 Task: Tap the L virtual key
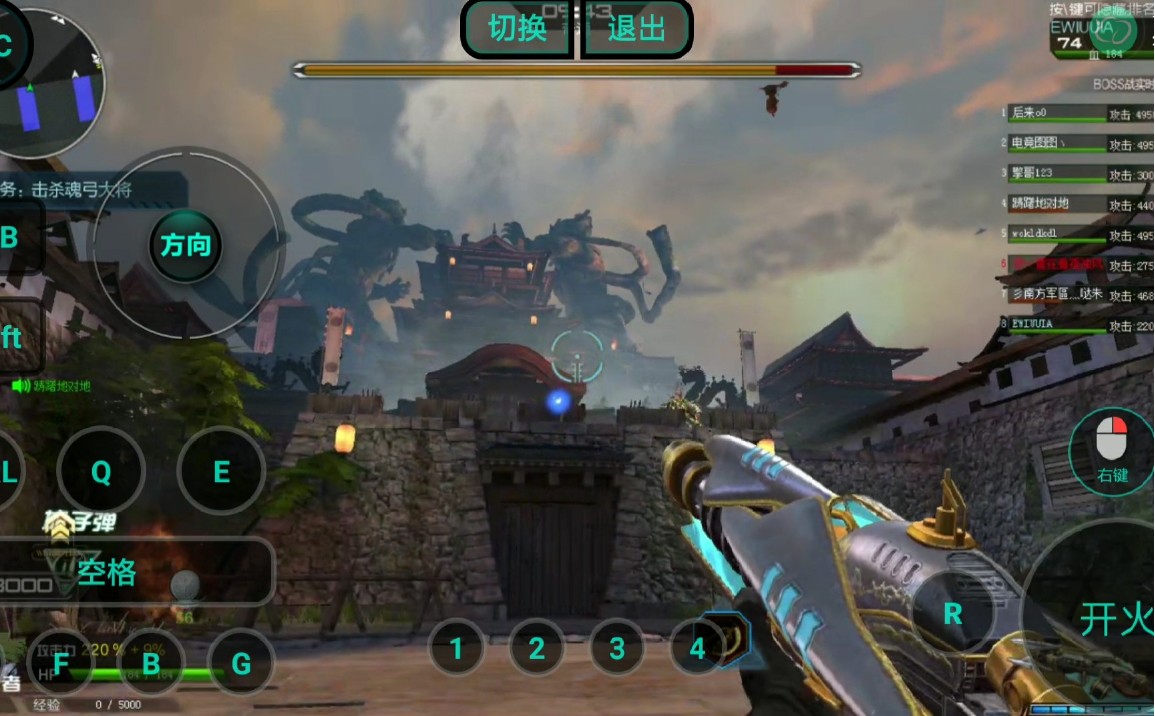tap(8, 472)
